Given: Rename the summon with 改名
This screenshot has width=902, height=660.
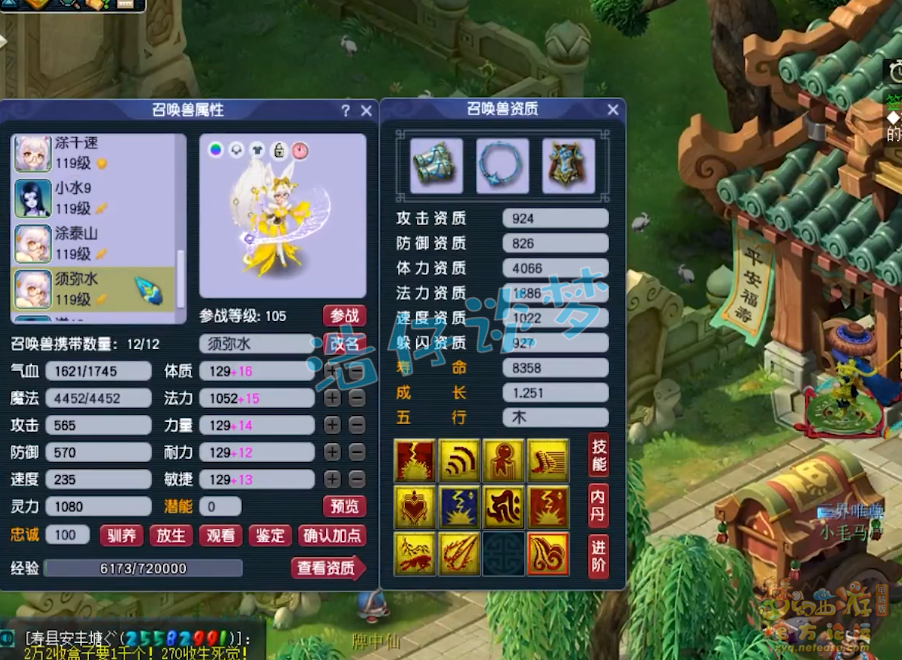Looking at the screenshot, I should point(344,344).
